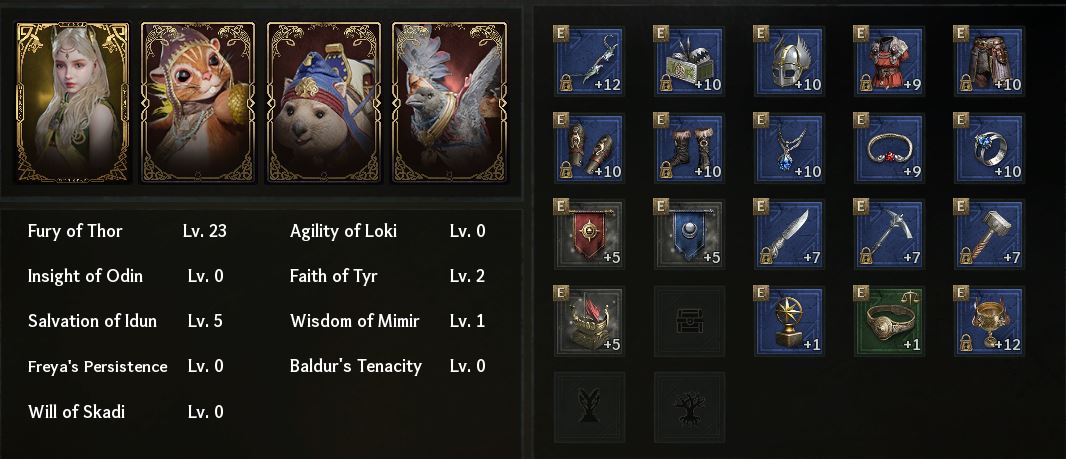
Task: Pick the hamster in blue hat card
Action: 324,102
